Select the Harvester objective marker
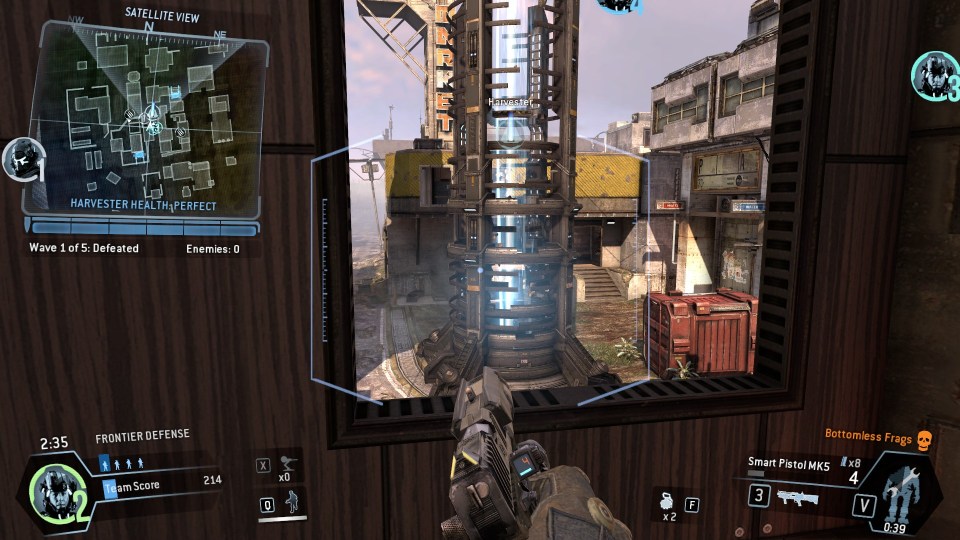 point(511,130)
